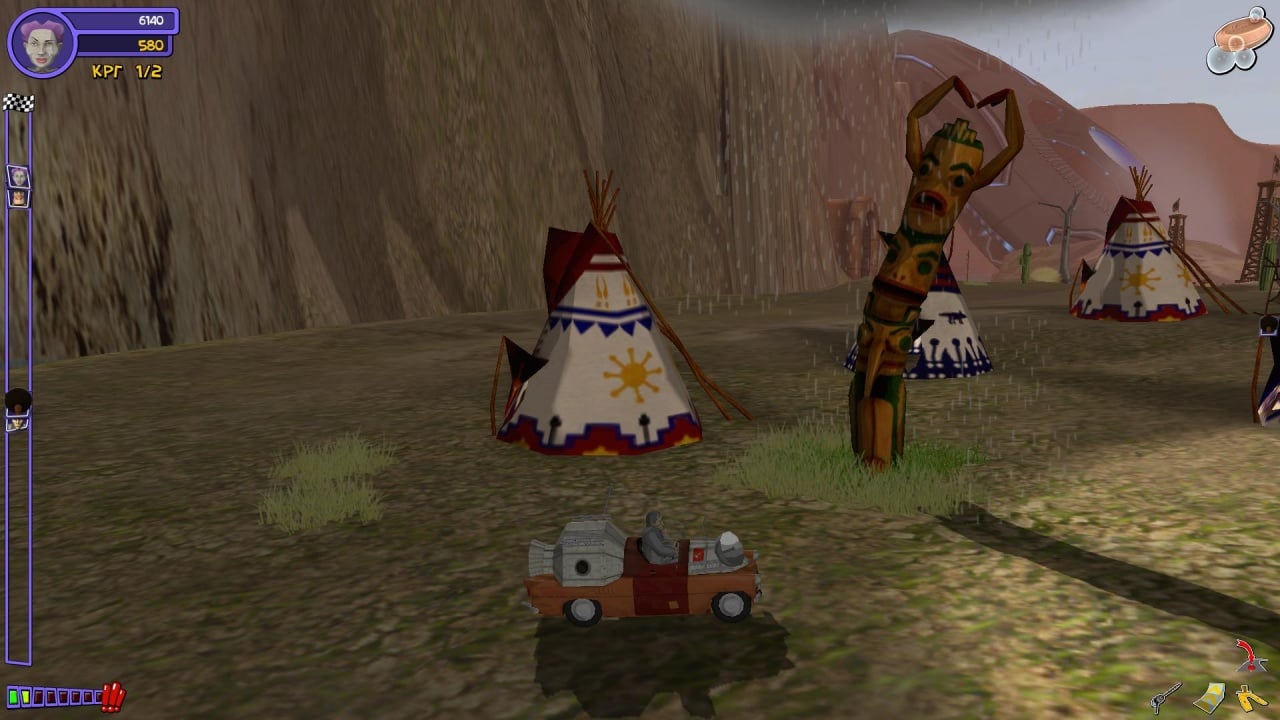
Task: Select the soap bar with bubbles icon
Action: [x=1236, y=40]
